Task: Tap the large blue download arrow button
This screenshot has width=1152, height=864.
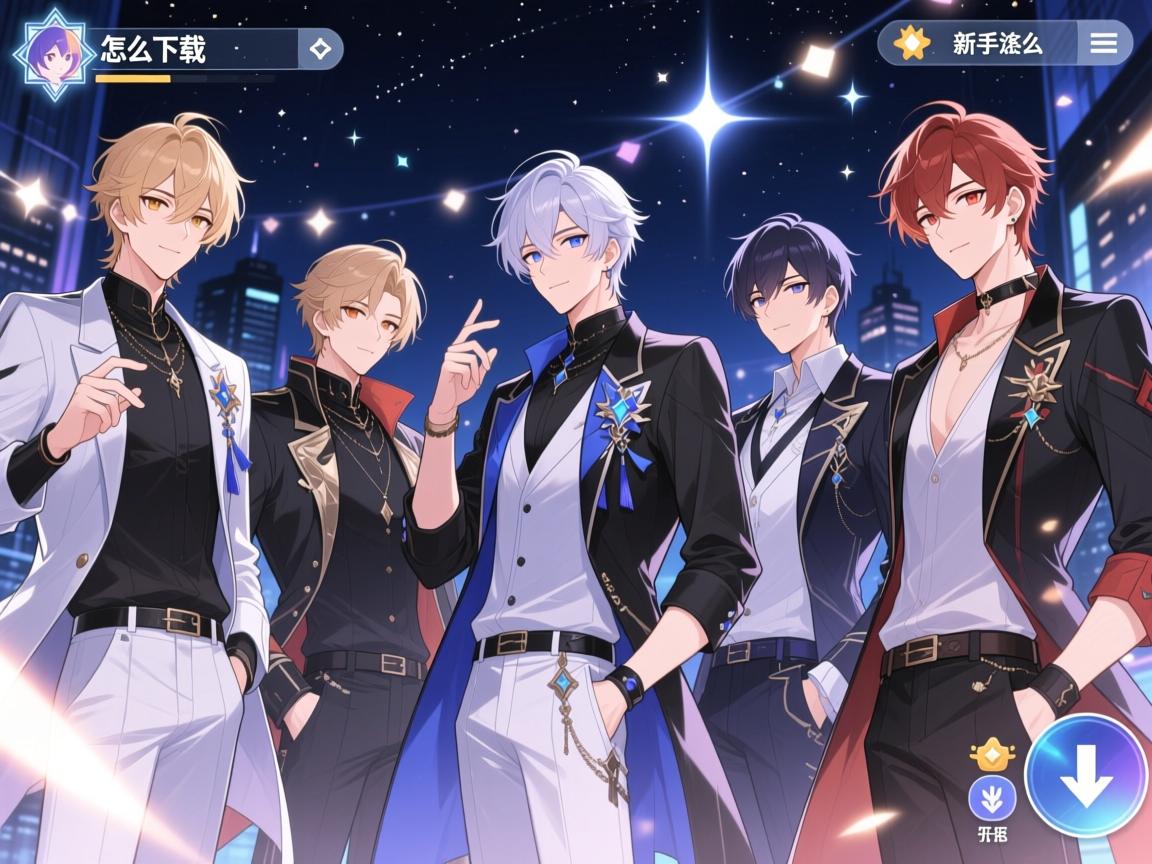Action: click(x=1086, y=776)
